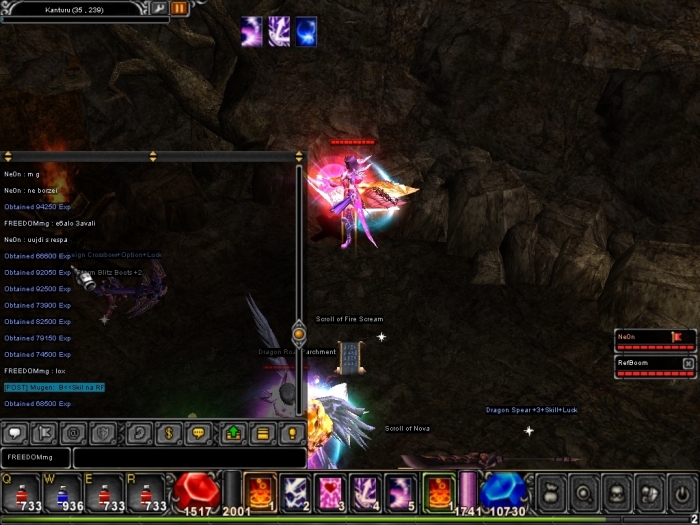Toggle the dollar sign chat filter
This screenshot has height=525, width=700.
[x=169, y=434]
